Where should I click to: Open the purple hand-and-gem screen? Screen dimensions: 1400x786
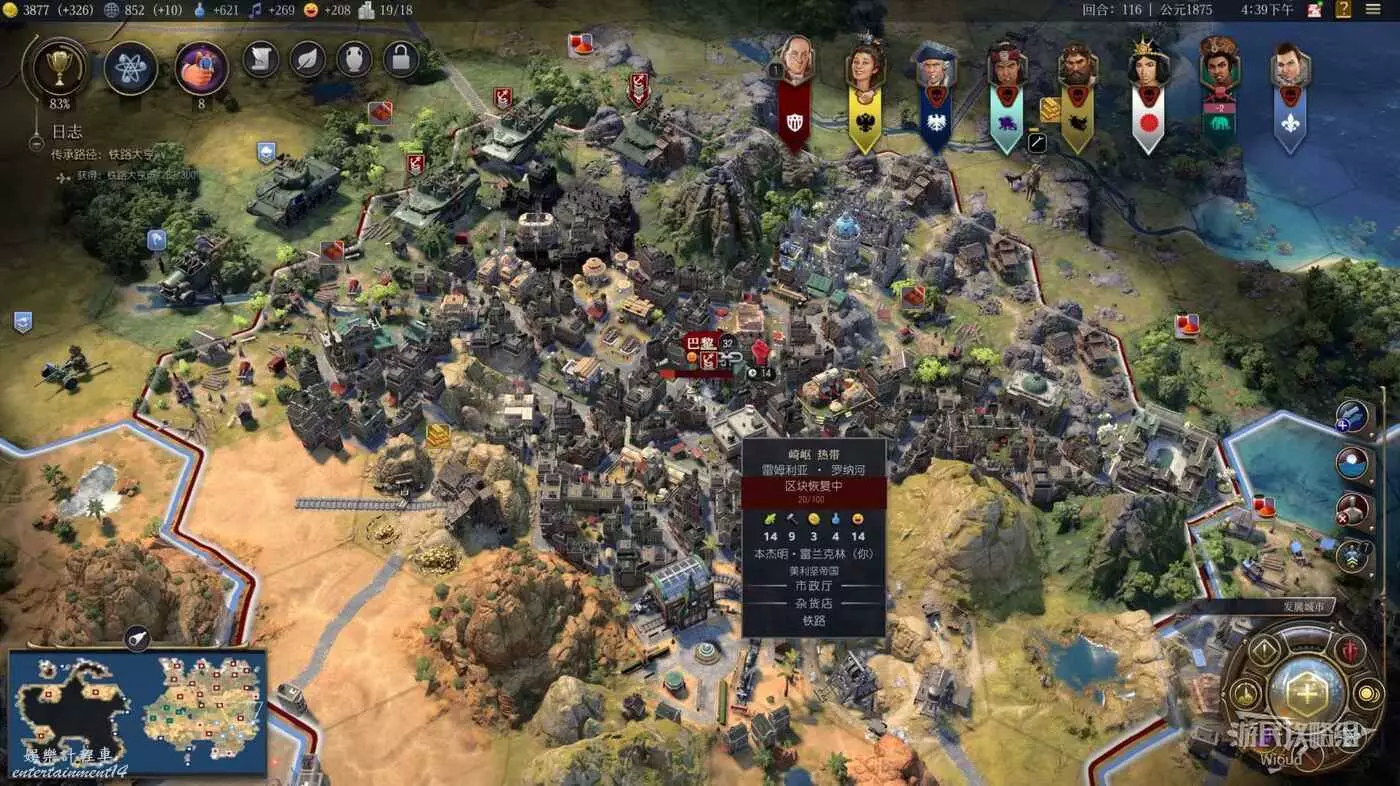click(201, 68)
